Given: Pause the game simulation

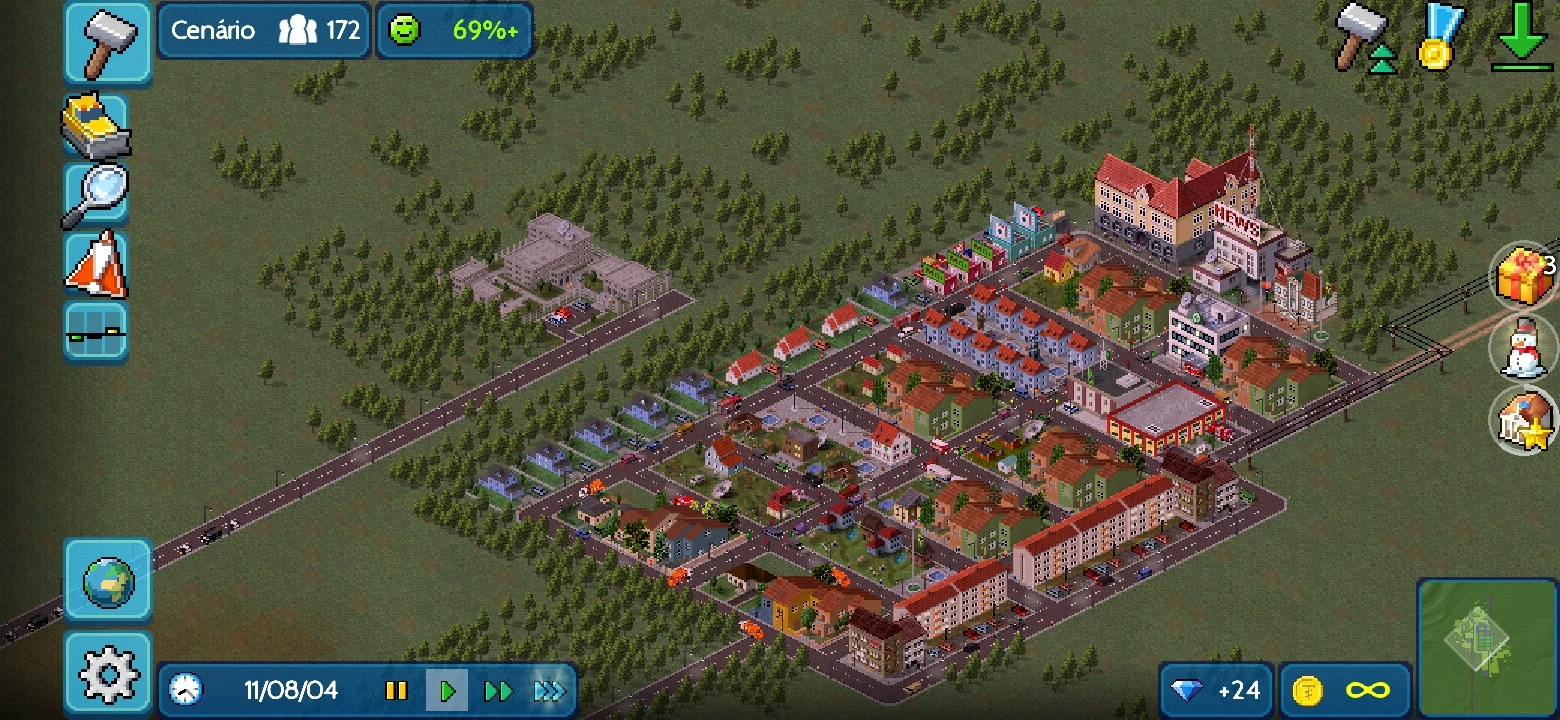Looking at the screenshot, I should click(x=396, y=691).
